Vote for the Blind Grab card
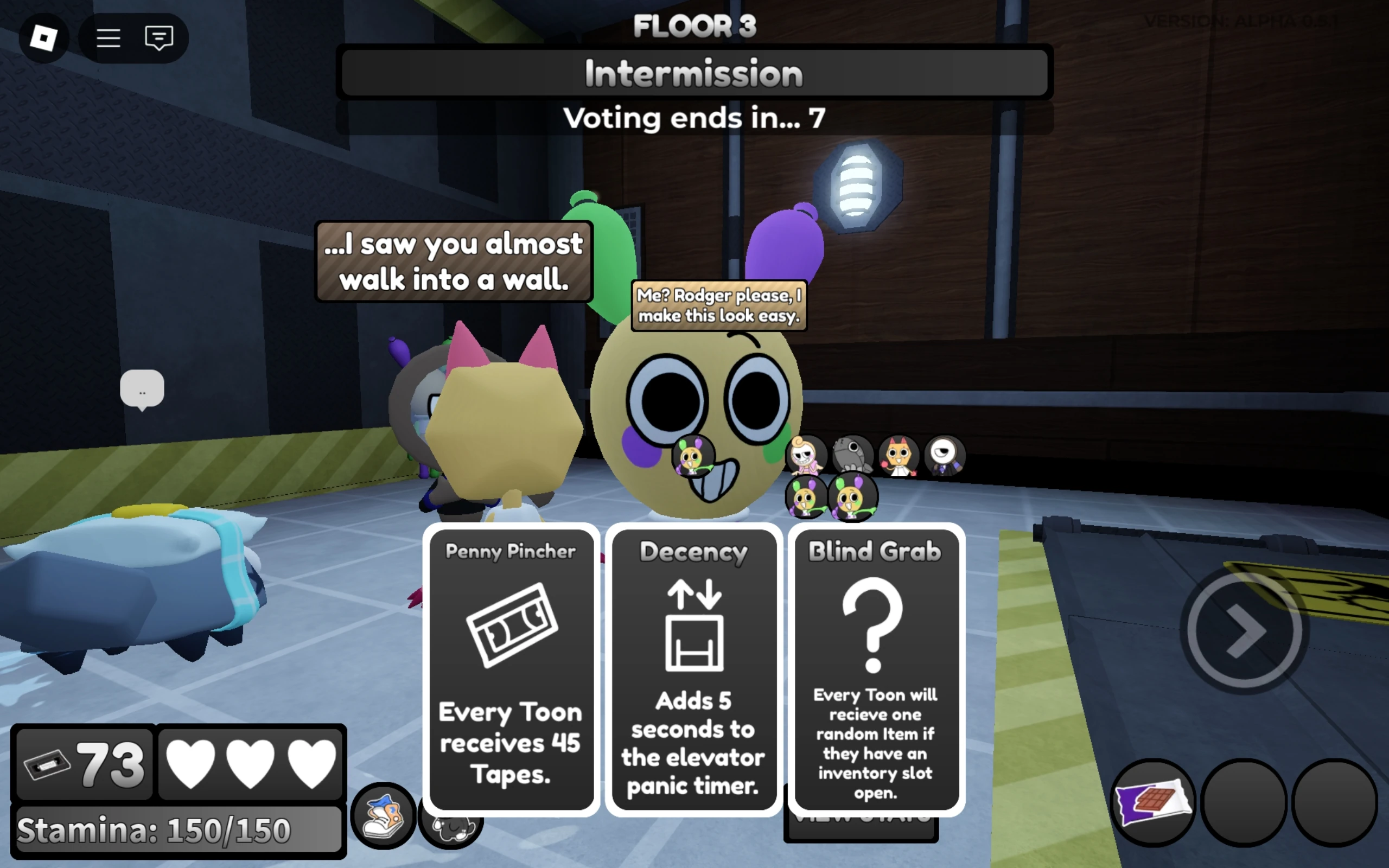Image resolution: width=1389 pixels, height=868 pixels. [x=875, y=669]
